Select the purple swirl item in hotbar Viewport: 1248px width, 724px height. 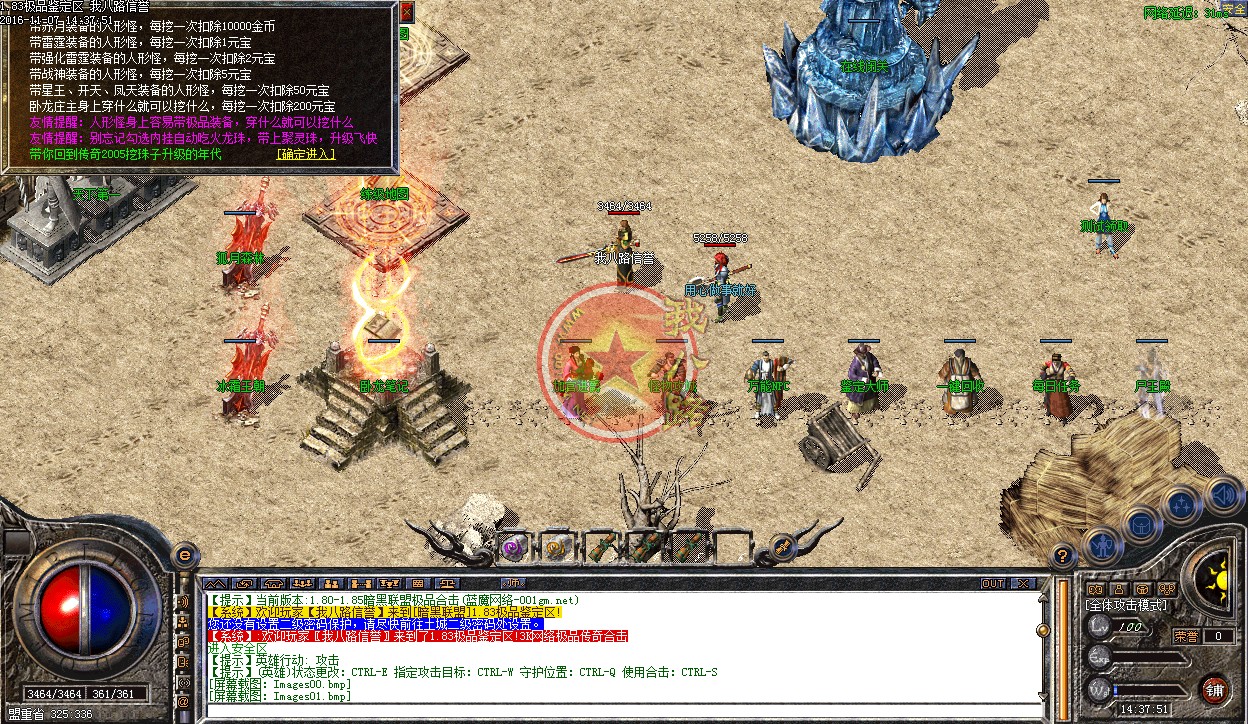[x=514, y=547]
